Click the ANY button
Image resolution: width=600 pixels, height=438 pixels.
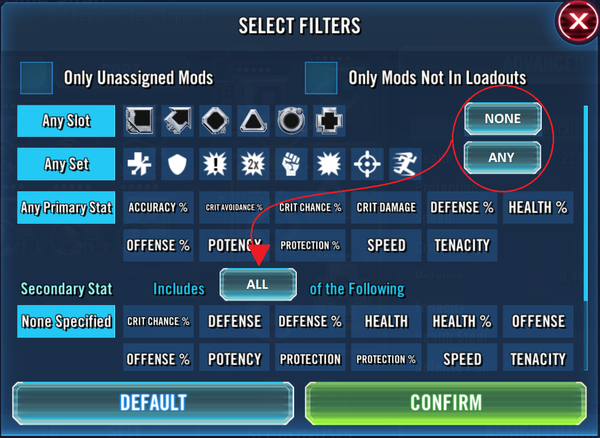502,156
